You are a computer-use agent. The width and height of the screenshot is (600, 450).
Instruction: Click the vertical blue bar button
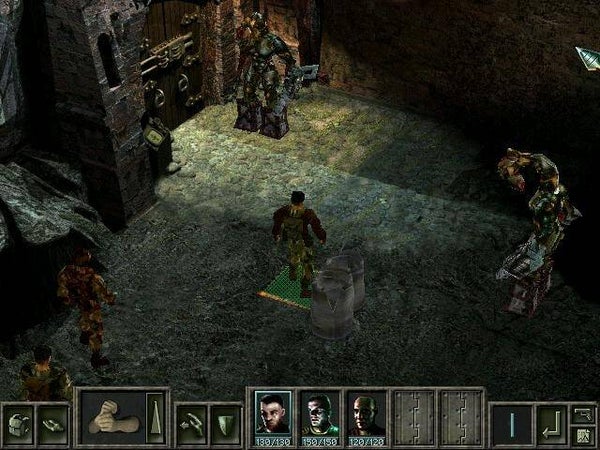coord(511,422)
